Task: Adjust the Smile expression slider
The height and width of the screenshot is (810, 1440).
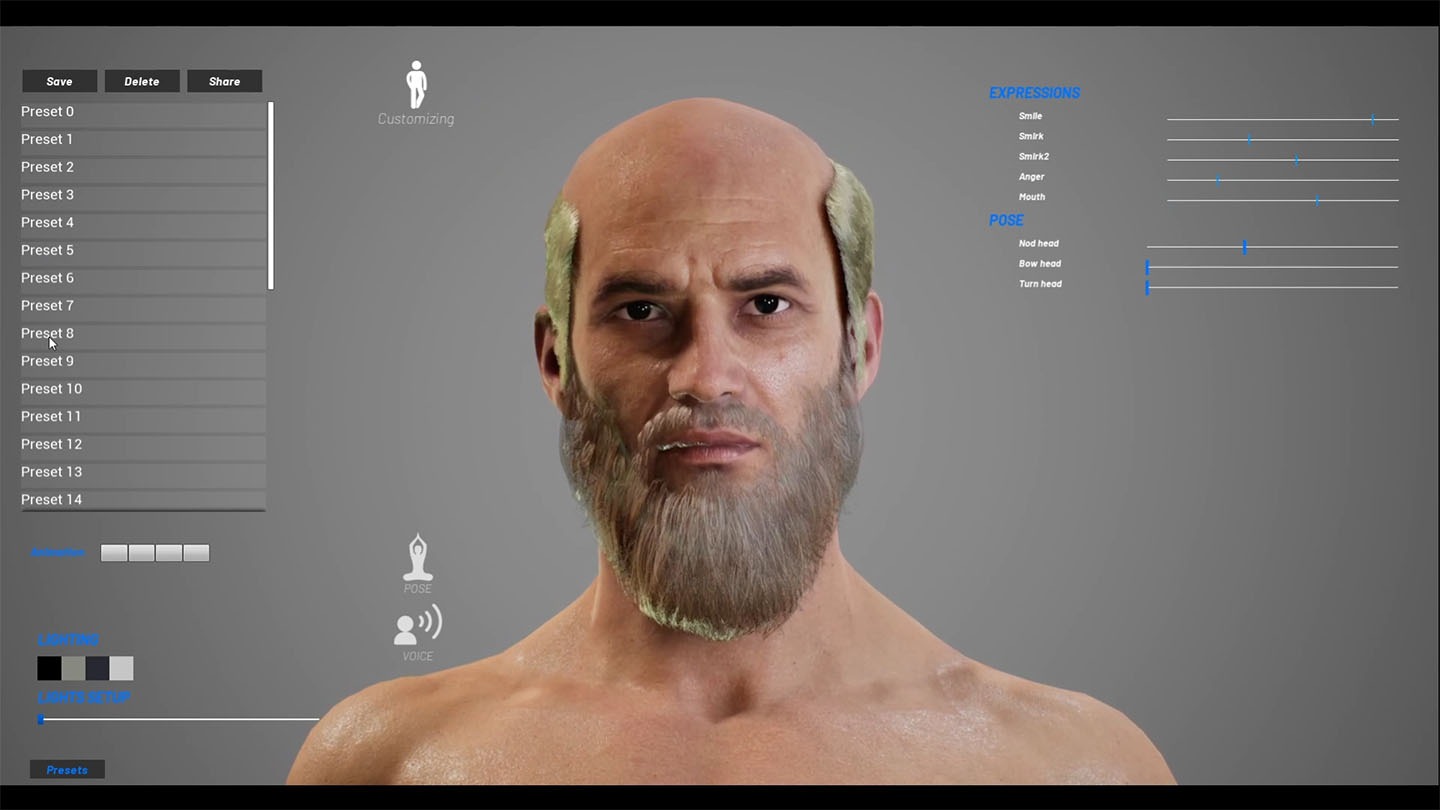Action: click(1372, 120)
